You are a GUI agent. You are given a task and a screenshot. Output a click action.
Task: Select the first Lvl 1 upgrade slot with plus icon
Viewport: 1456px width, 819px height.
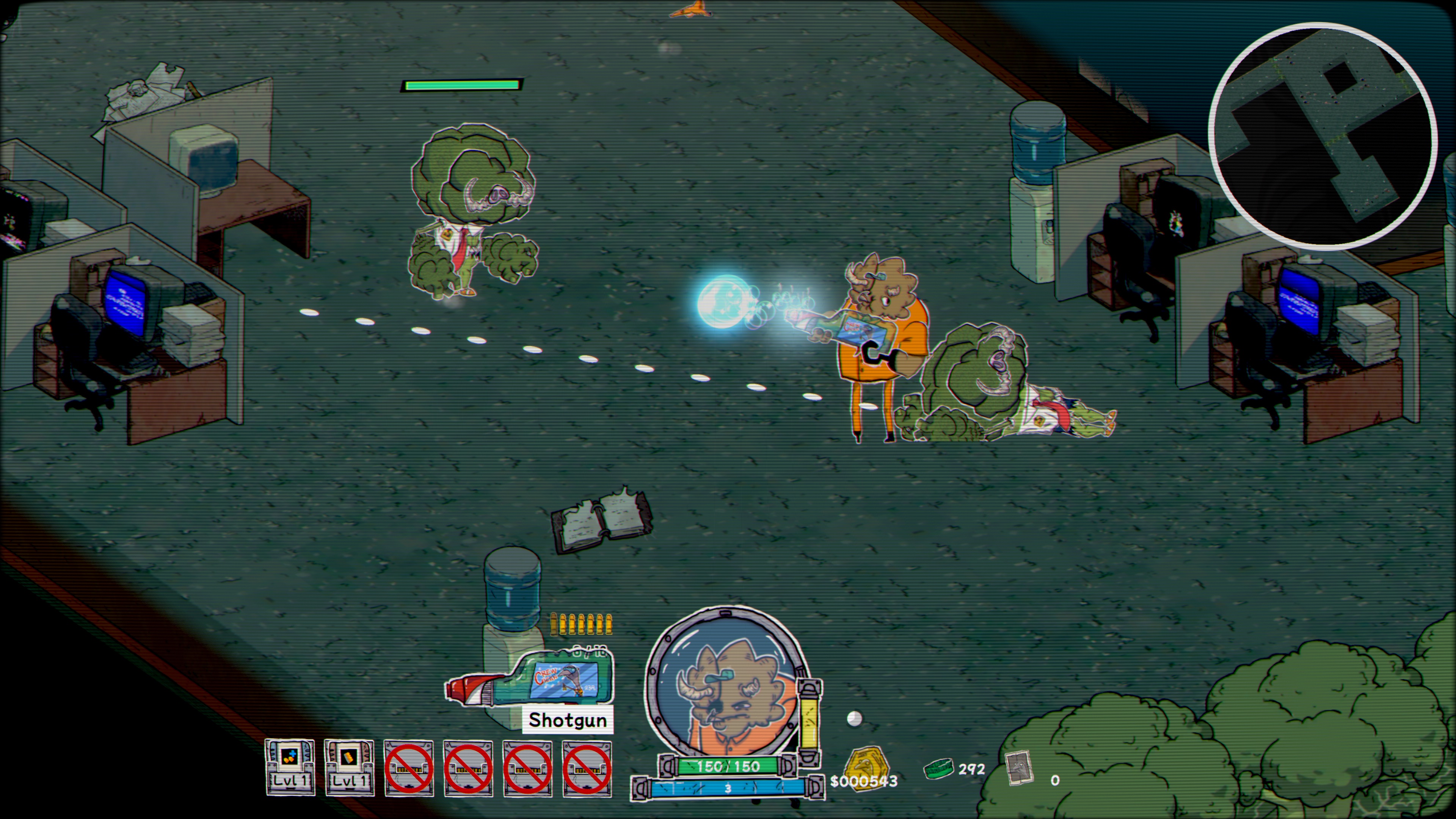point(290,767)
